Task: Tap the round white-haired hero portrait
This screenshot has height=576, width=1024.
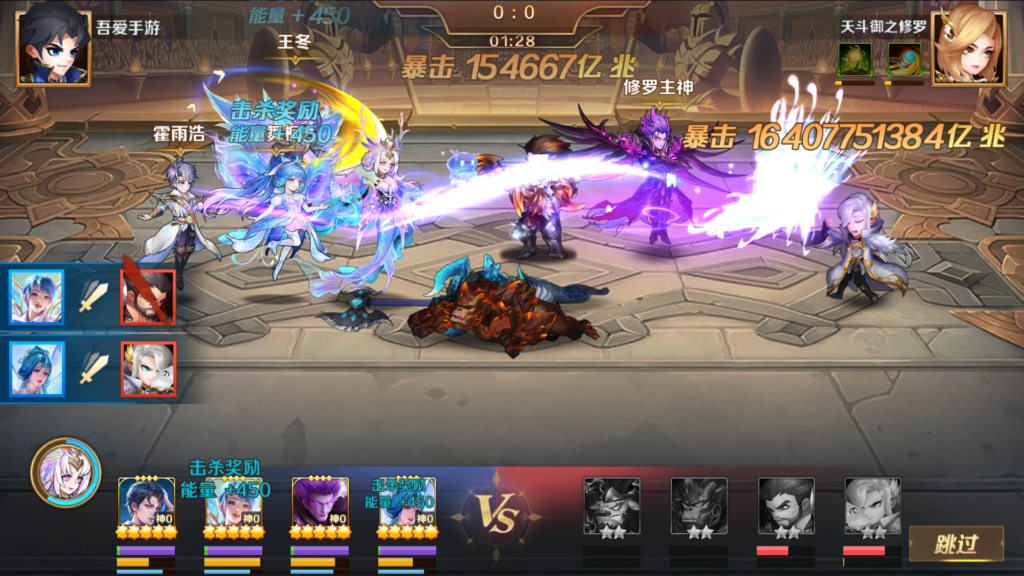Action: coord(65,472)
